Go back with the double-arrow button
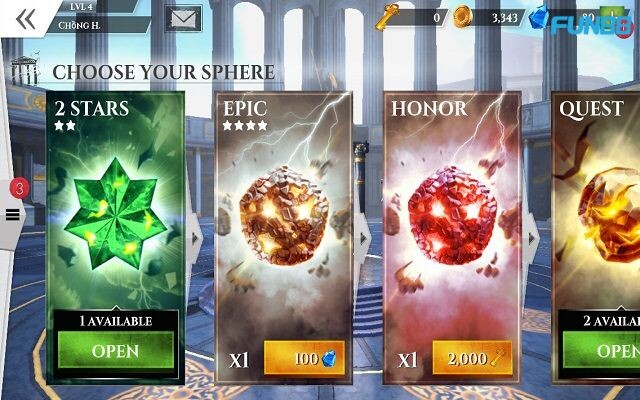 tap(25, 18)
